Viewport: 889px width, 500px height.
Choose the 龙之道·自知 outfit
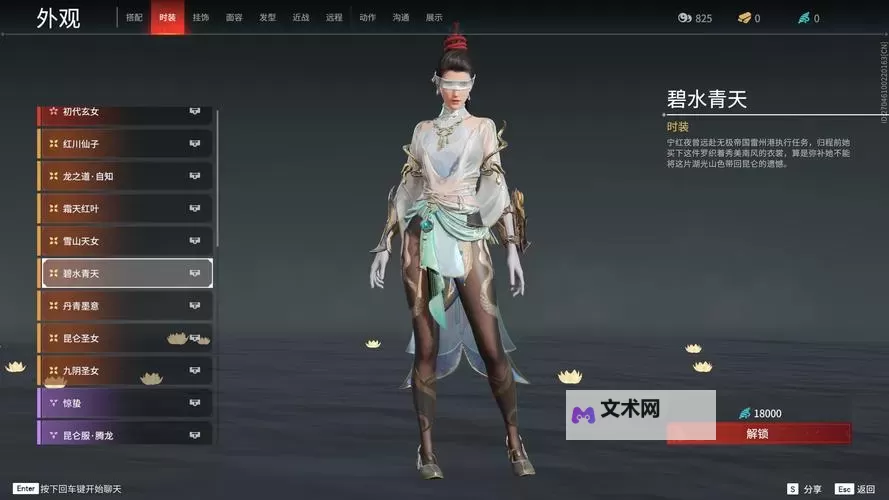coord(125,177)
